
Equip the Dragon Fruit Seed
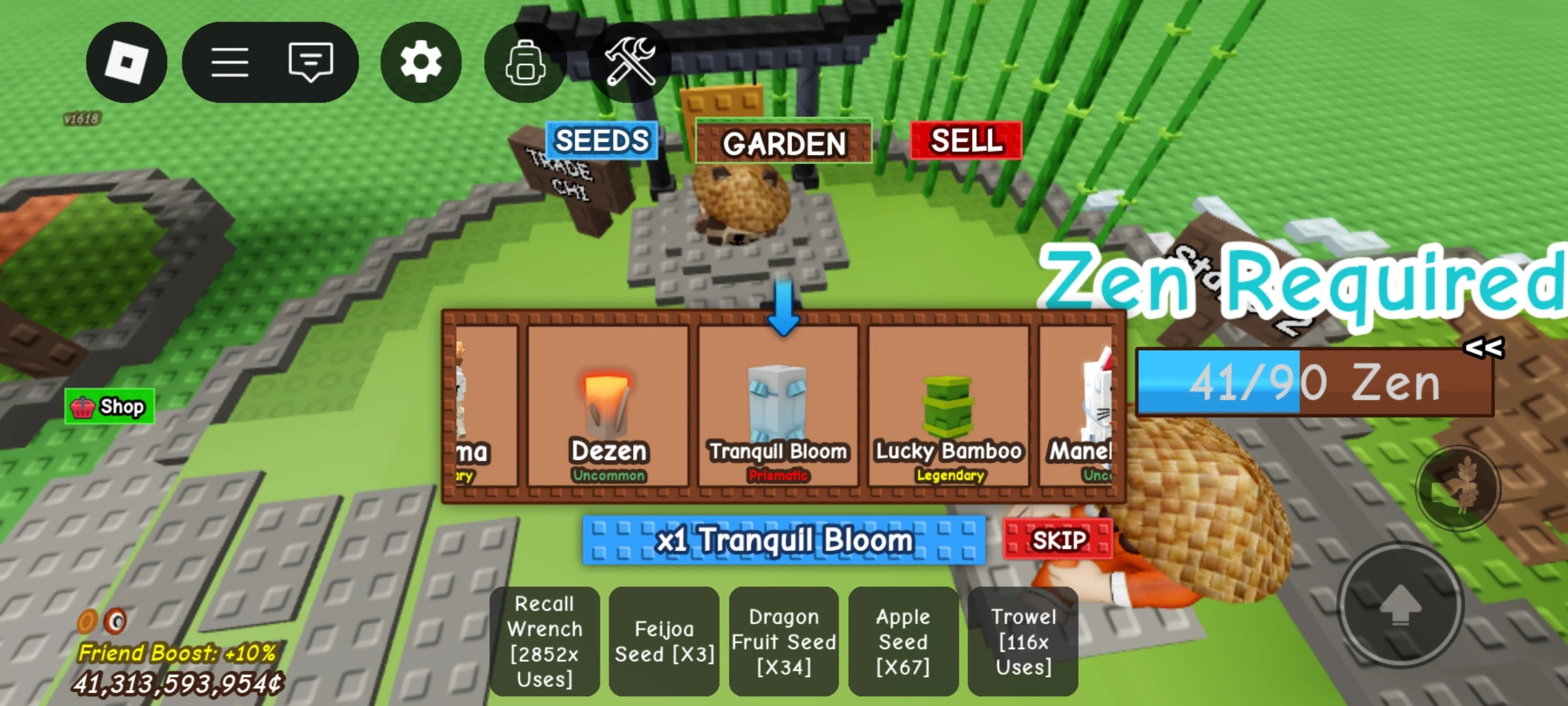[x=783, y=642]
